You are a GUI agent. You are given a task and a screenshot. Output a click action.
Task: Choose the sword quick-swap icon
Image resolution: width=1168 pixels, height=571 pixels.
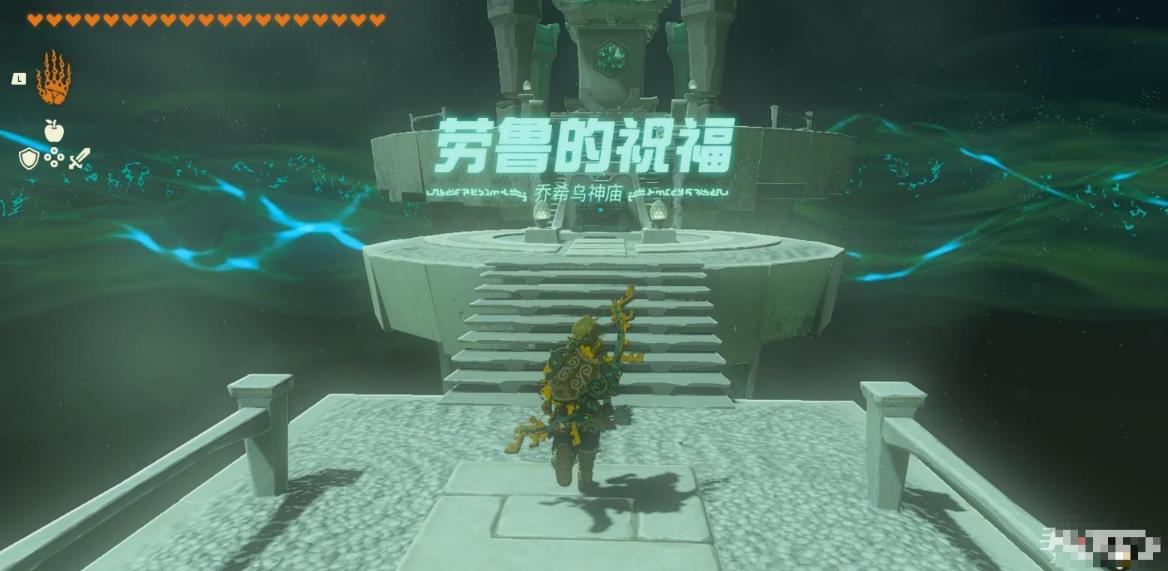[79, 158]
